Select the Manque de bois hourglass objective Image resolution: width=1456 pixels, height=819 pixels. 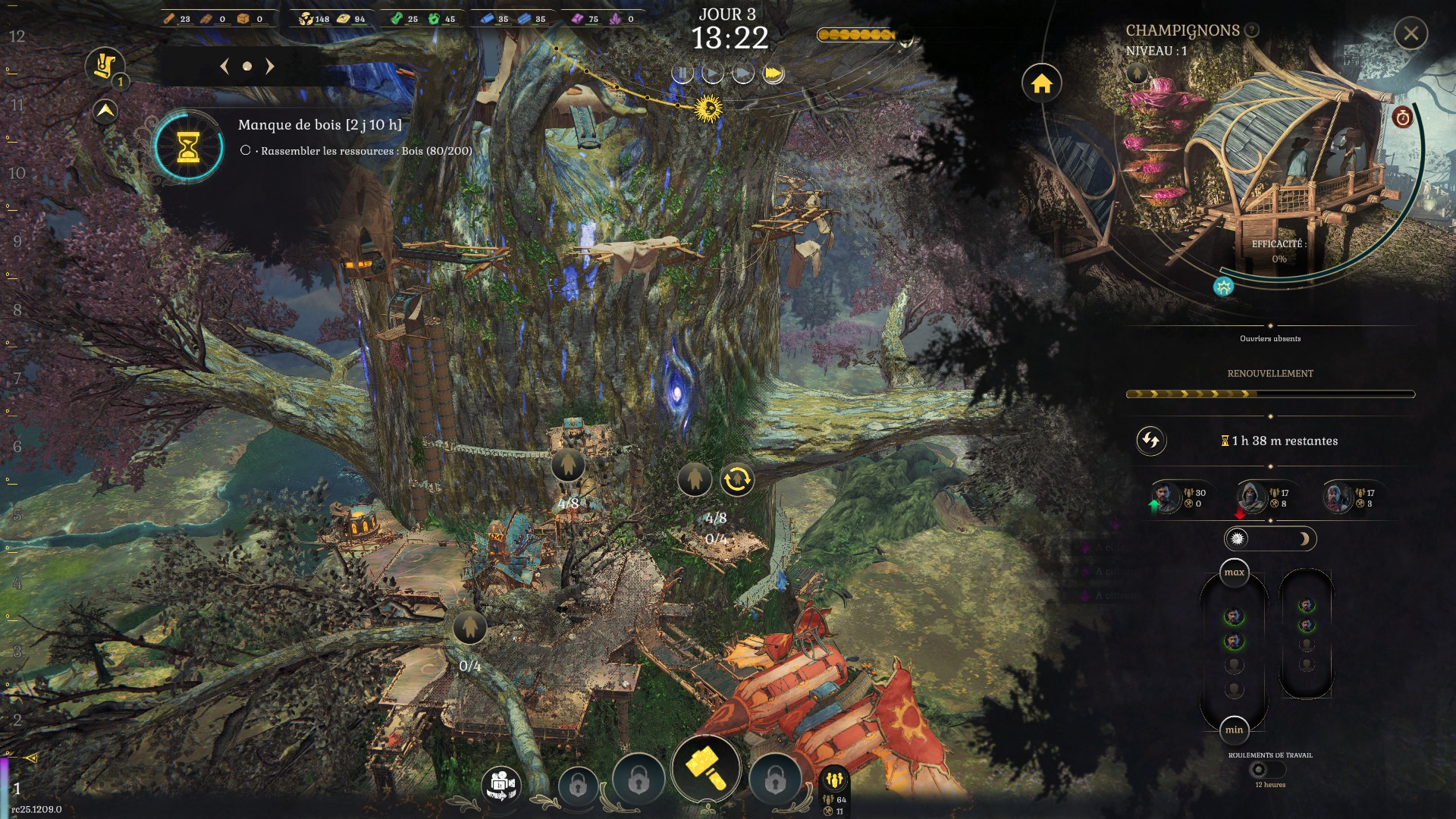[x=188, y=146]
